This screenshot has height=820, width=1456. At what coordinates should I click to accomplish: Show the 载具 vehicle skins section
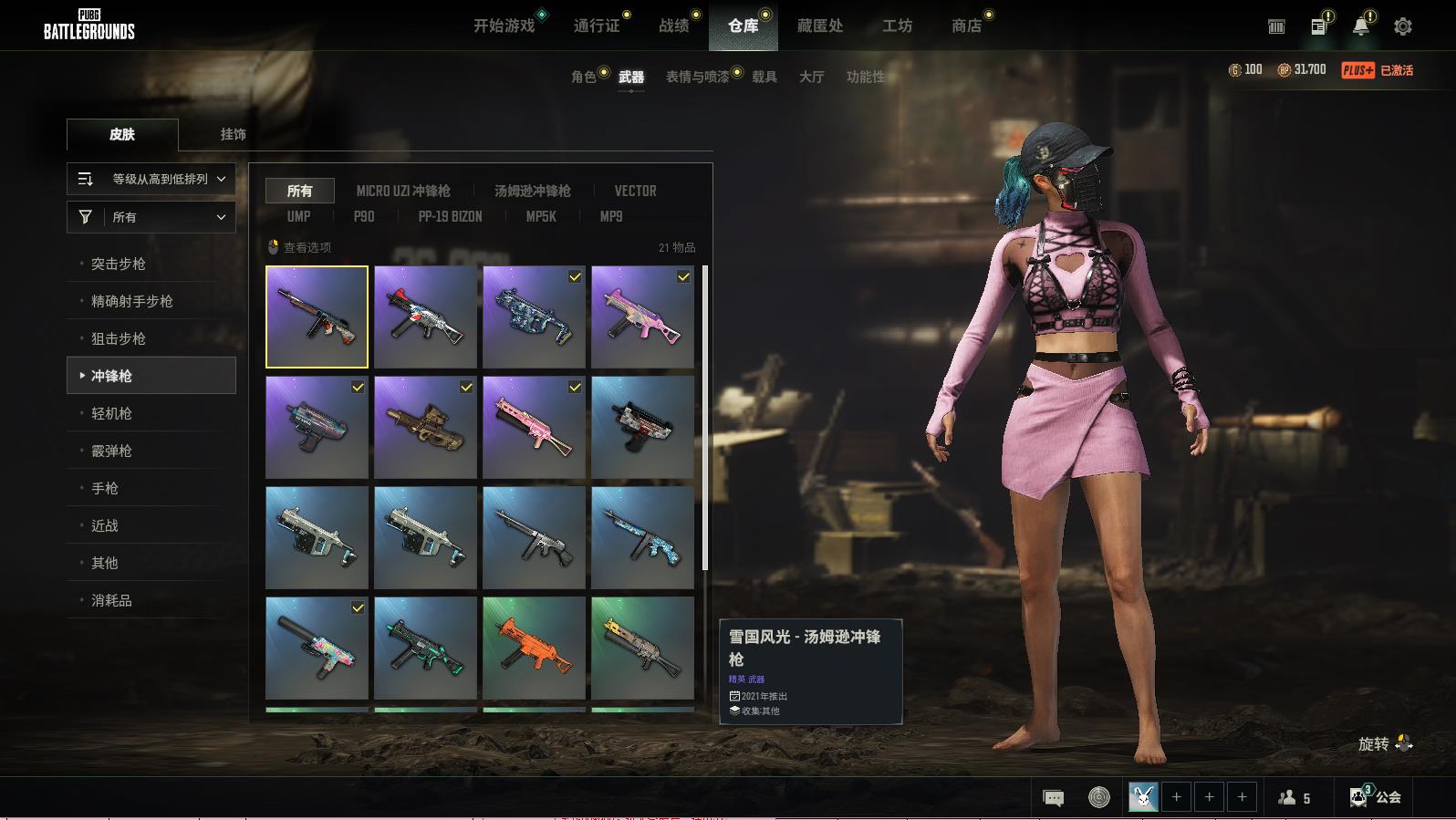point(764,77)
